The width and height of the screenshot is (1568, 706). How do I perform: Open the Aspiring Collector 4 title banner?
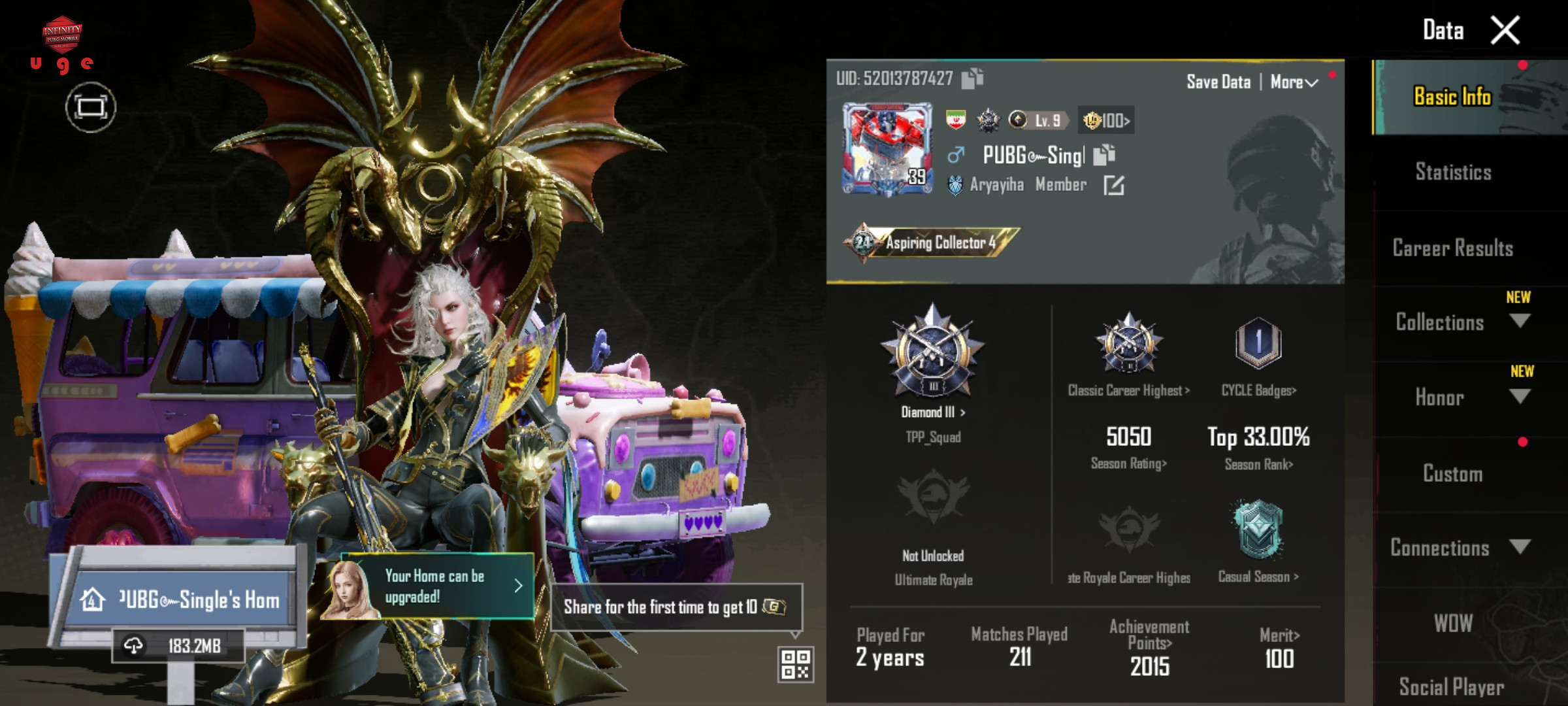931,243
